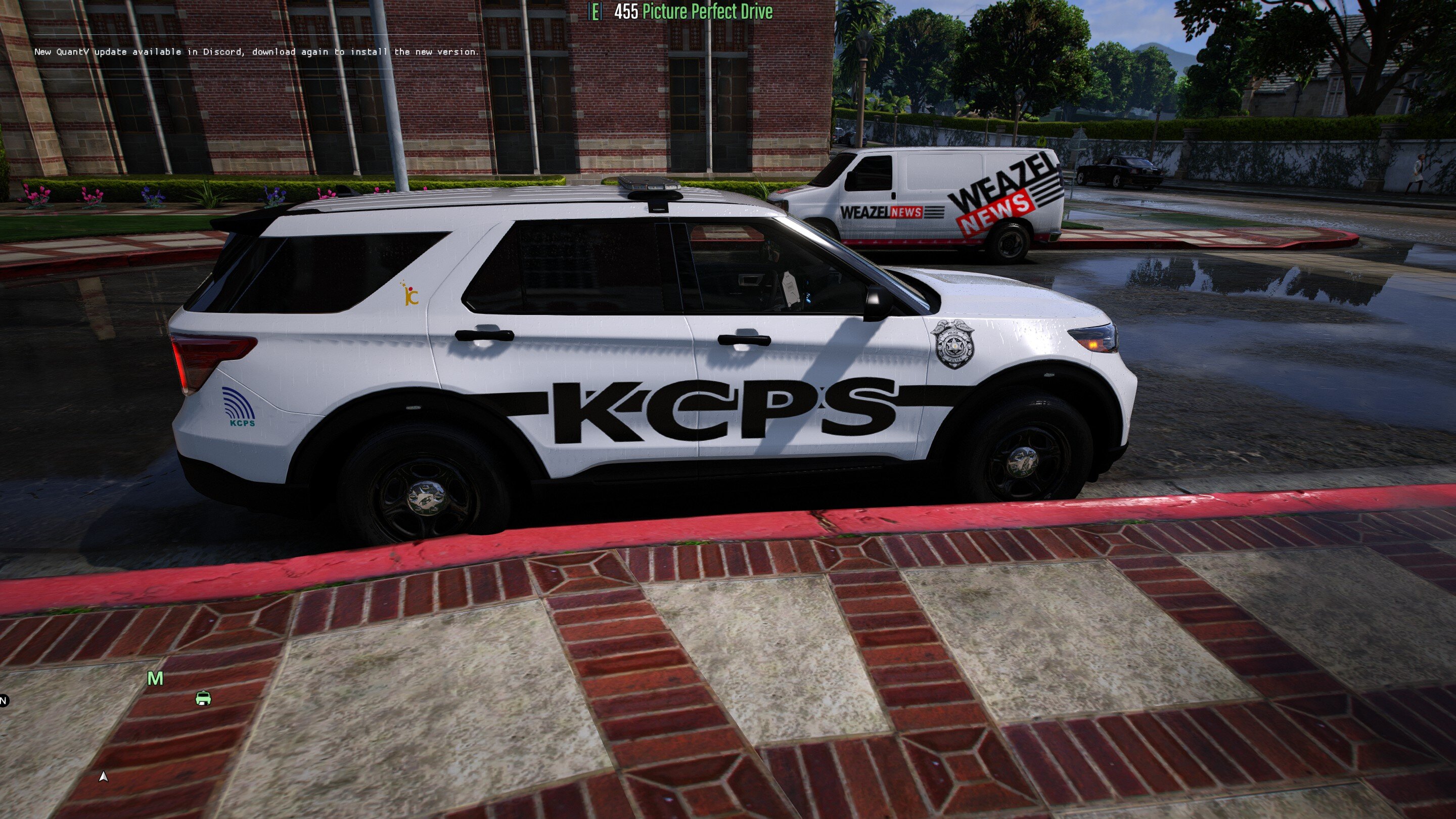The image size is (1456, 819).
Task: Click the green M map blip
Action: (155, 678)
